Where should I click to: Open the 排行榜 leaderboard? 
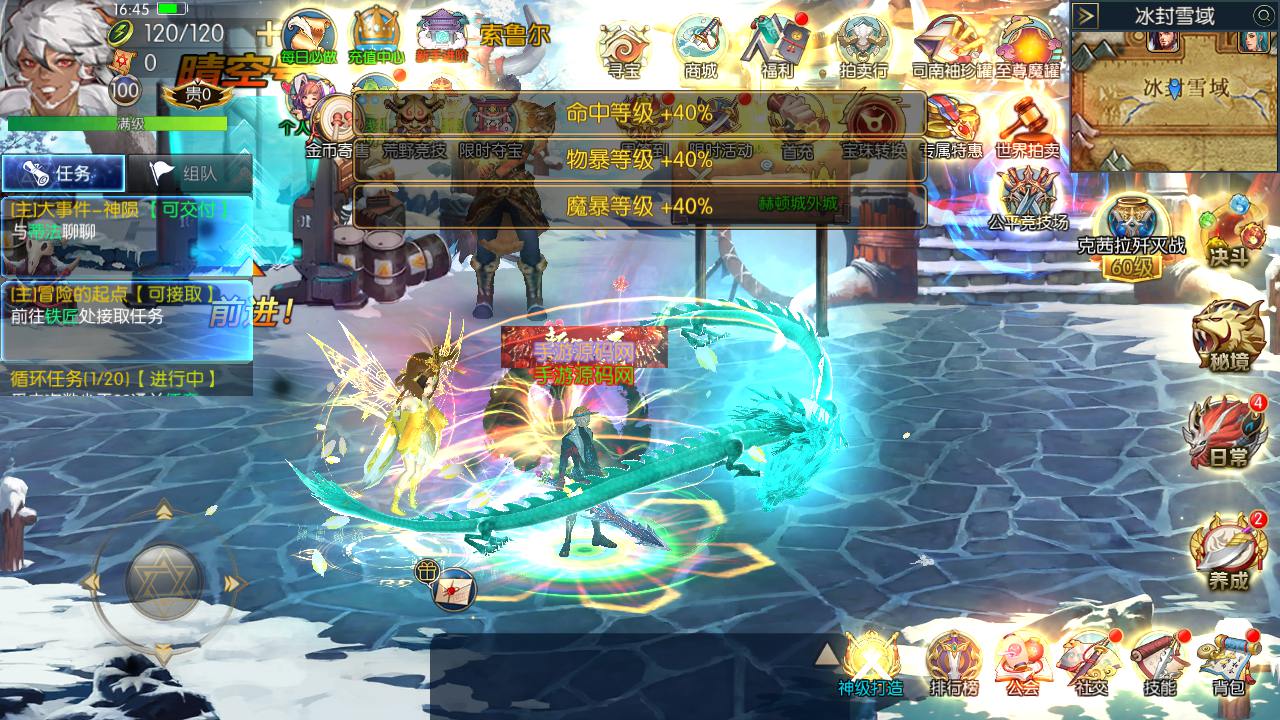pos(954,663)
